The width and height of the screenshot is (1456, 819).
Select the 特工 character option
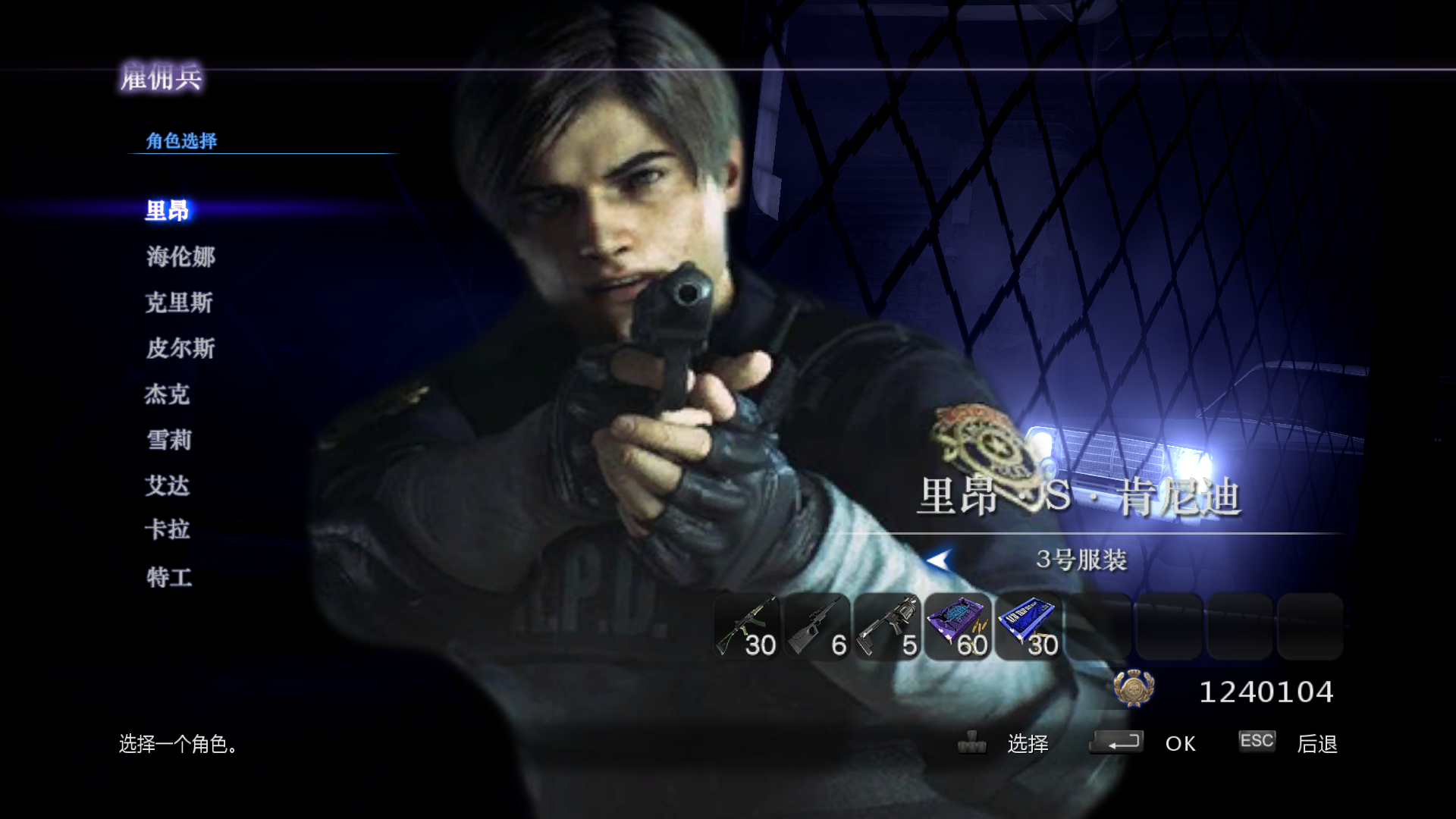(x=169, y=577)
